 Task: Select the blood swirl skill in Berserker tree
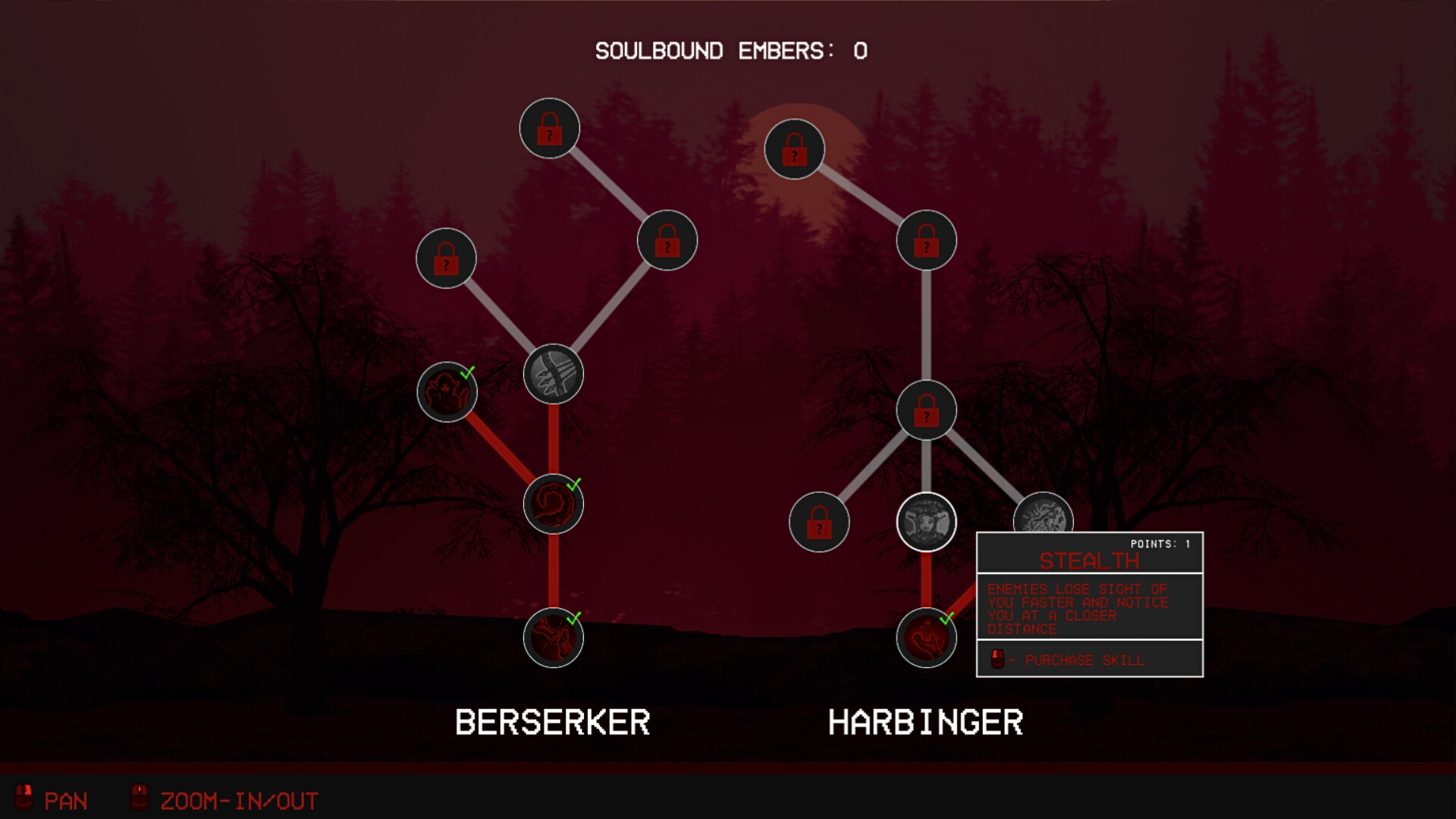click(552, 502)
